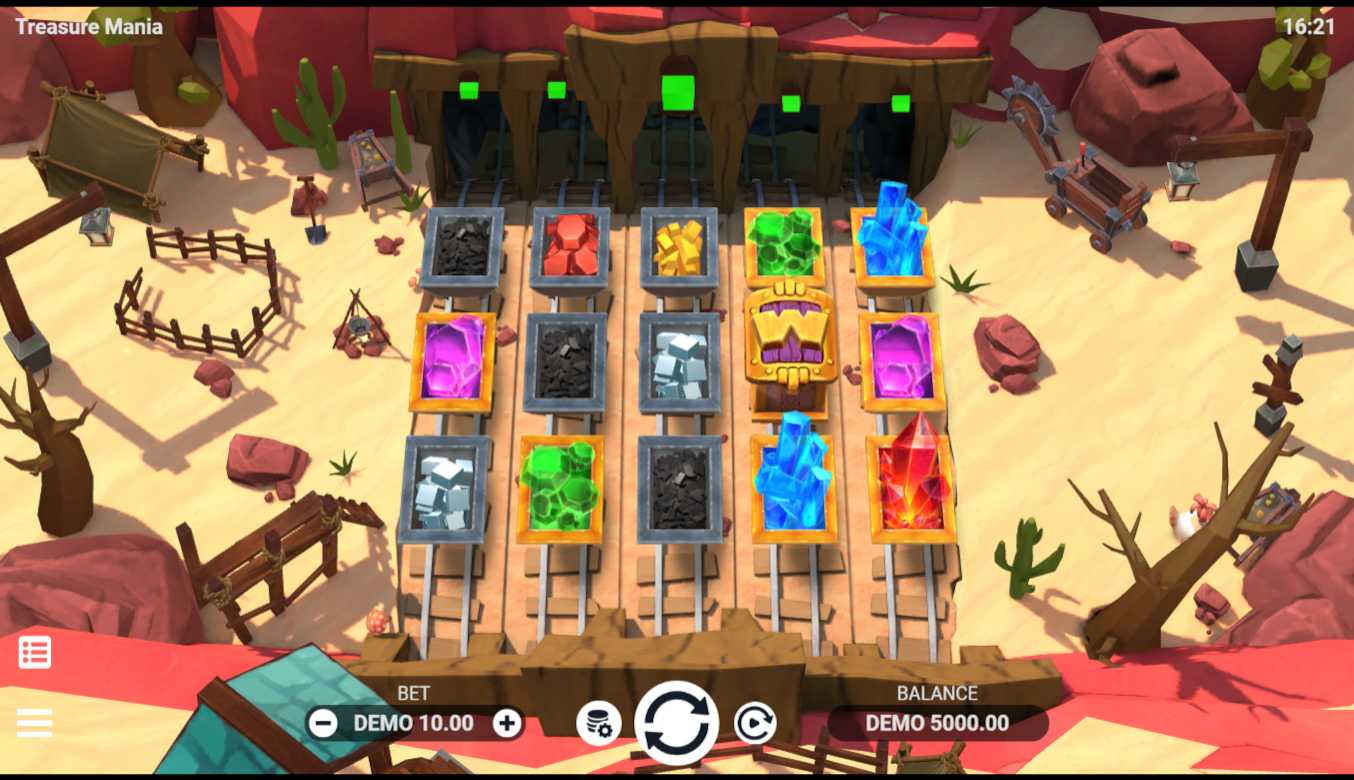
Task: Increase the bet with the plus button
Action: coord(507,723)
